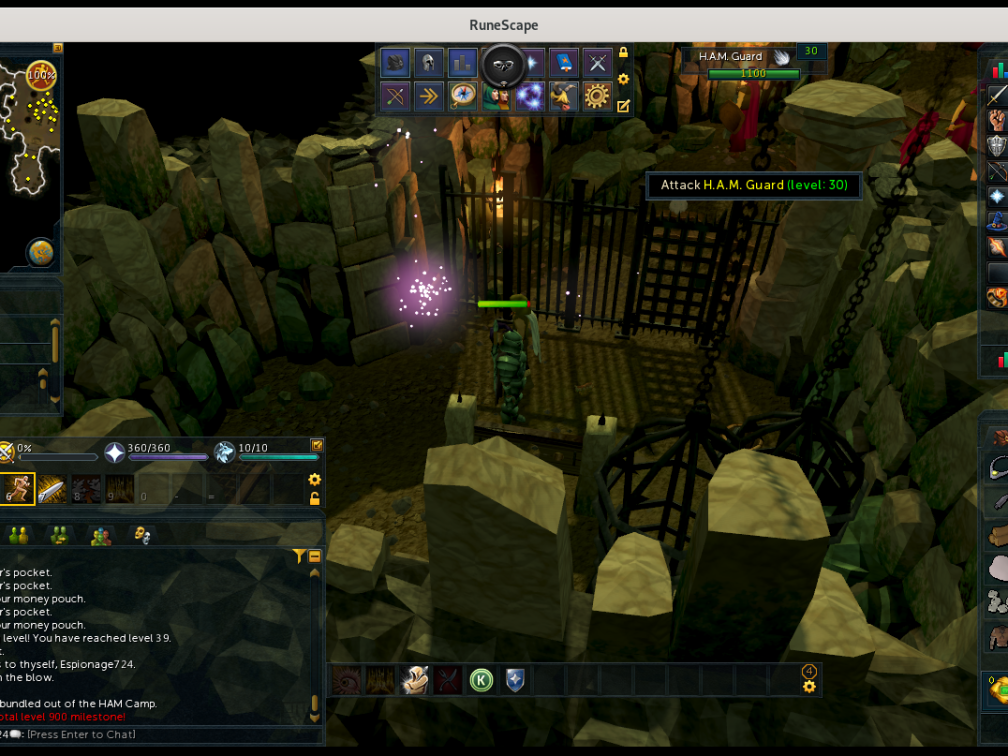1008x756 pixels.
Task: Toggle the action bar's open padlock
Action: click(x=315, y=498)
